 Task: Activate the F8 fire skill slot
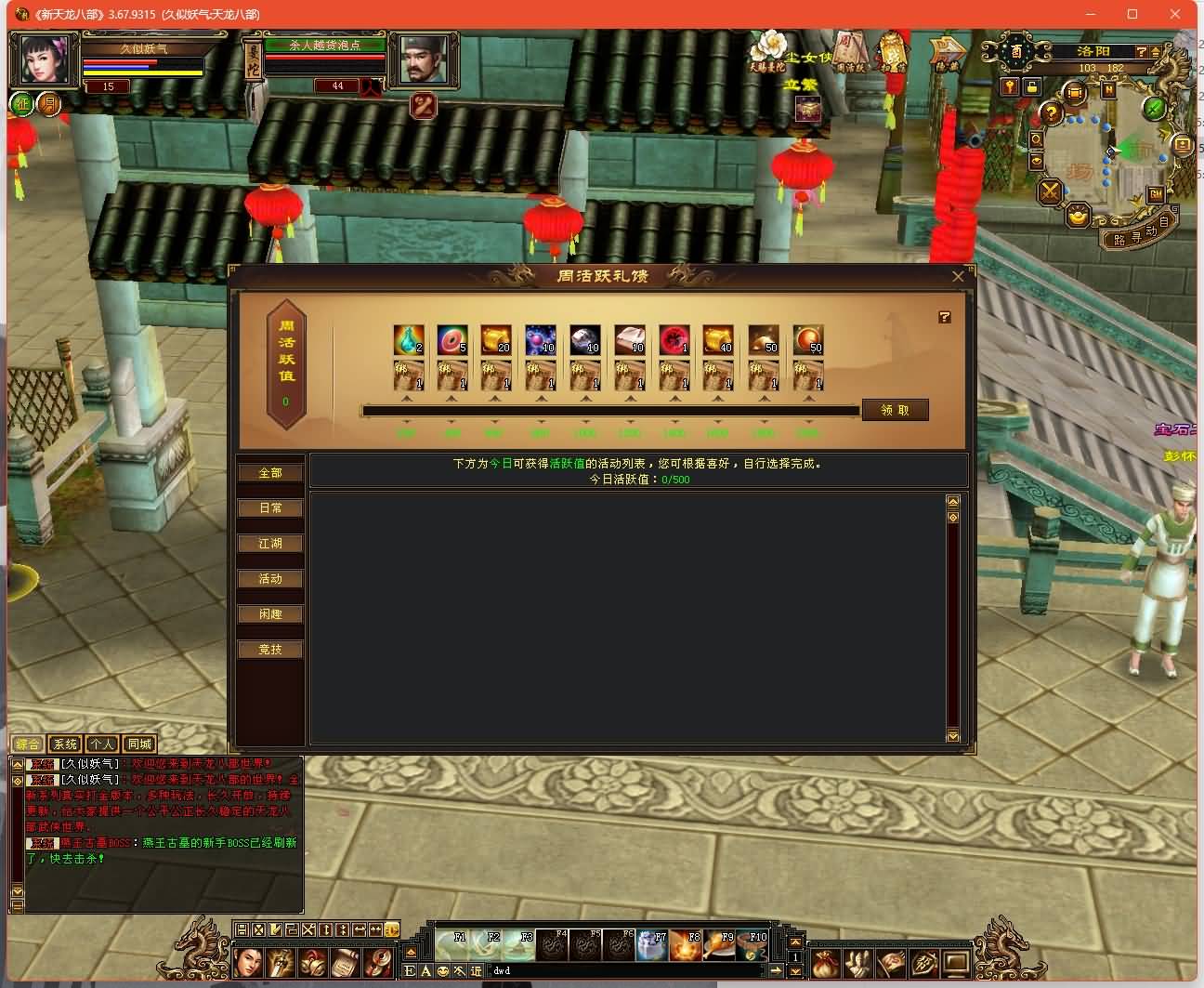click(x=686, y=946)
